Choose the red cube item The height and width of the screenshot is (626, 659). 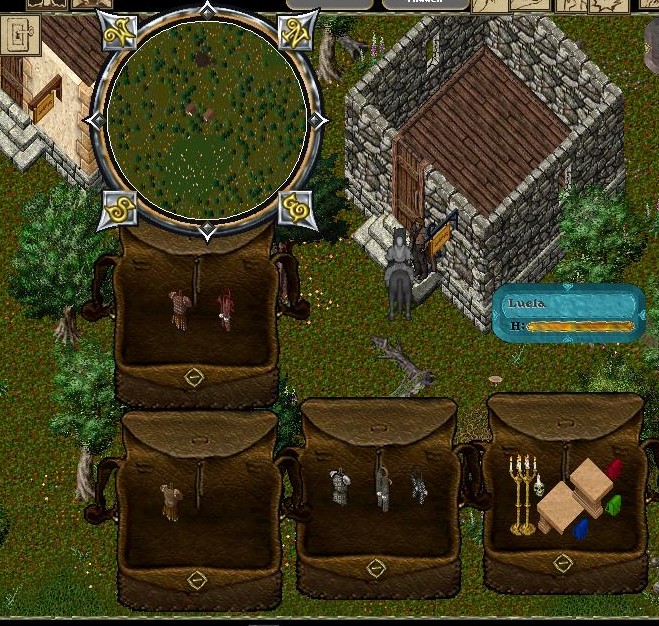(614, 470)
